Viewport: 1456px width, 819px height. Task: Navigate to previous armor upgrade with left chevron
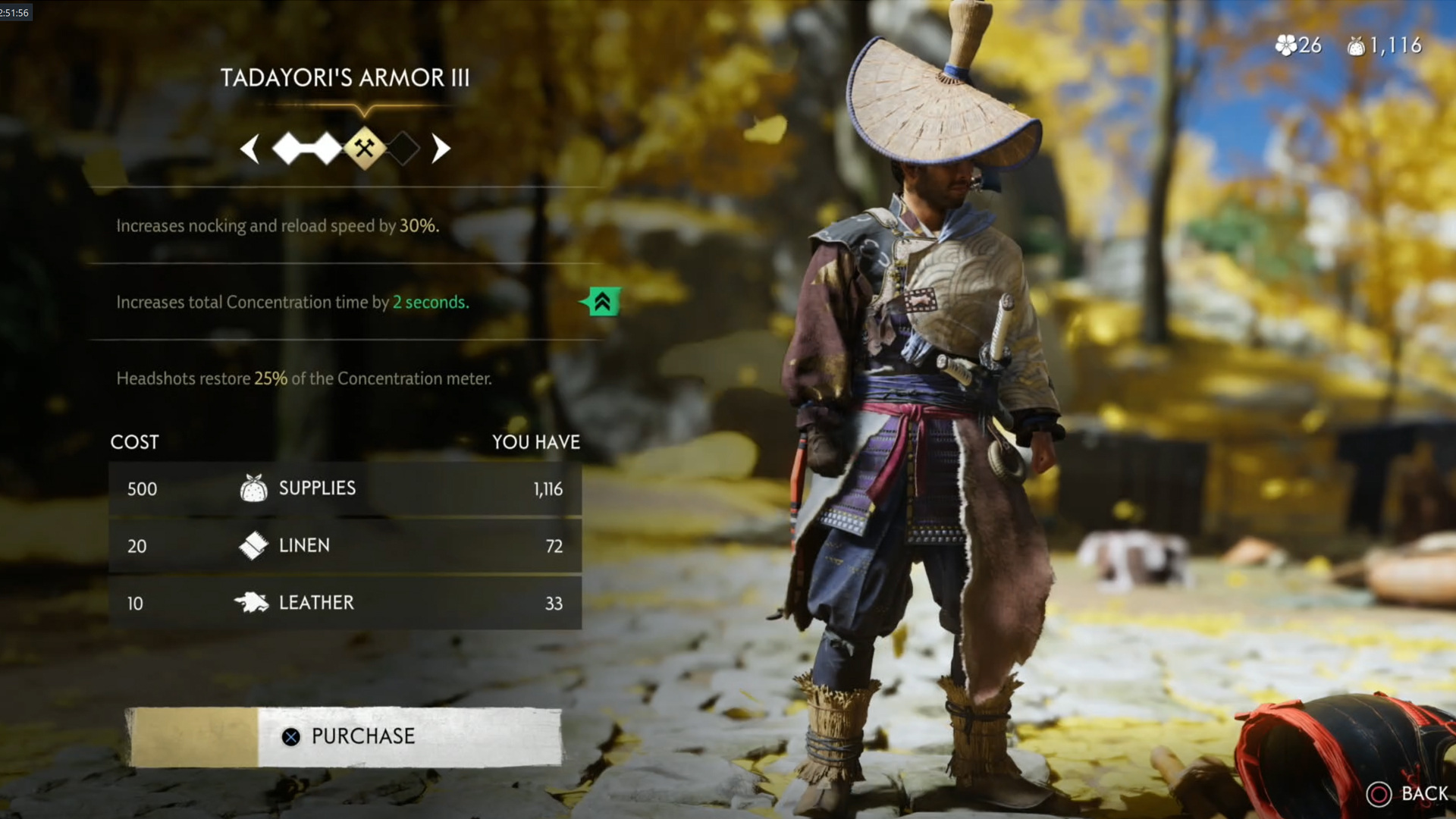[251, 148]
